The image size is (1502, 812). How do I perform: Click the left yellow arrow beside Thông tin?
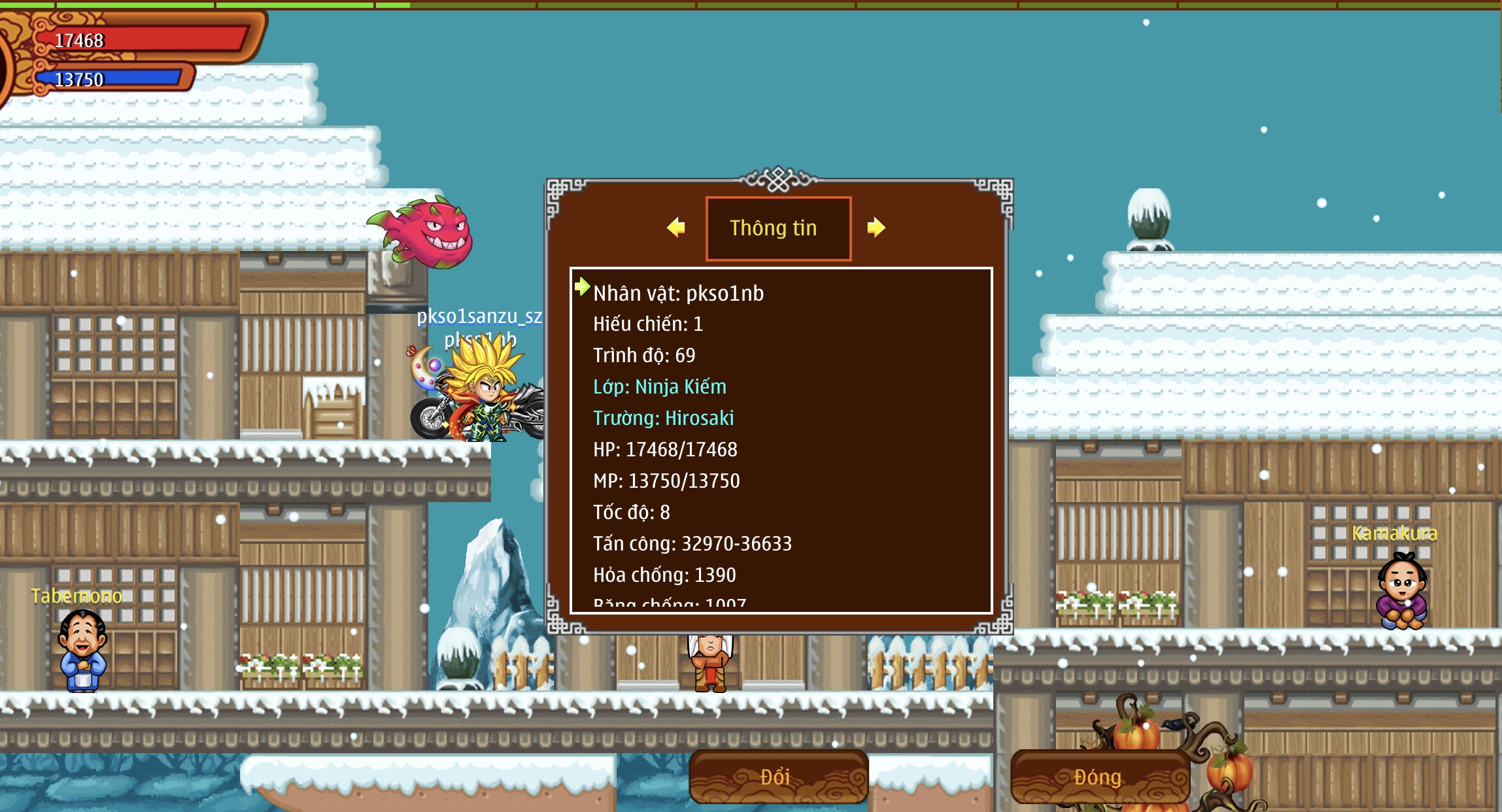coord(676,228)
